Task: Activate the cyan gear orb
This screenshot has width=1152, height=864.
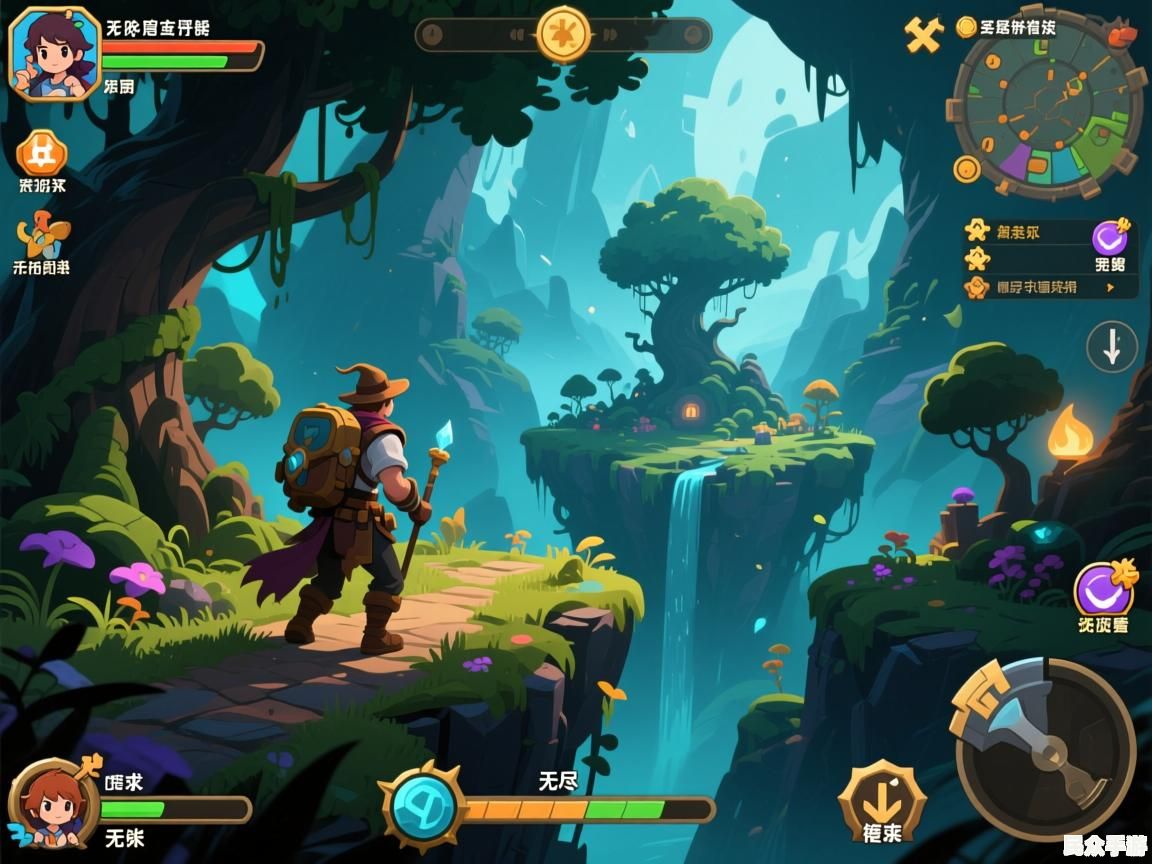Action: [x=424, y=807]
